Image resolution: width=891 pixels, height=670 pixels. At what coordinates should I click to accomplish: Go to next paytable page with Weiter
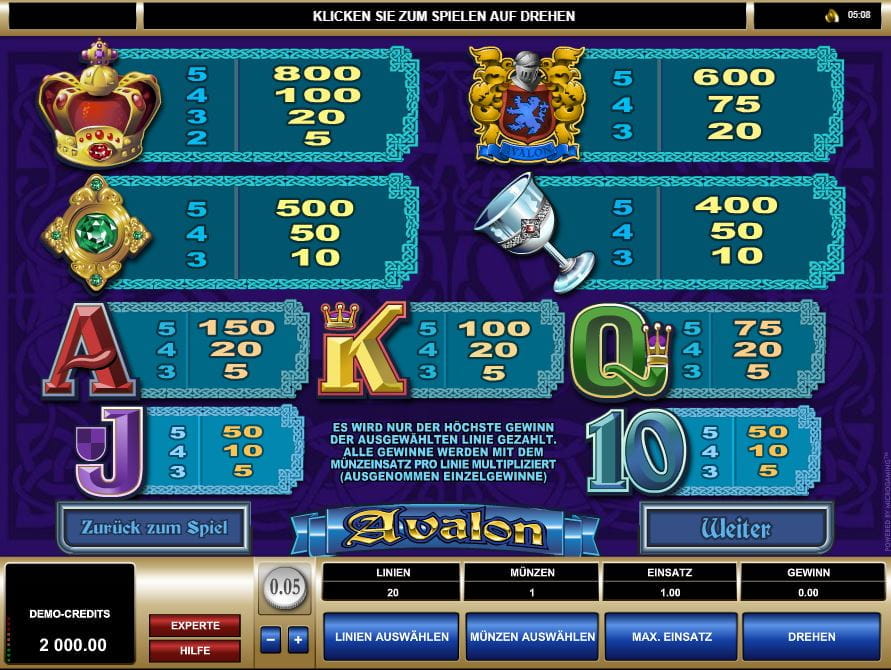pos(736,527)
